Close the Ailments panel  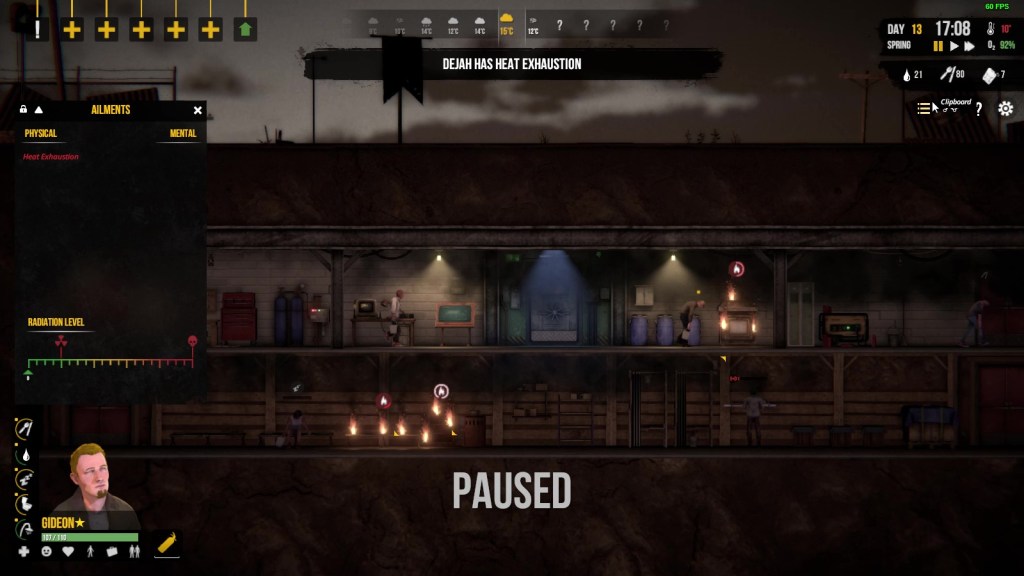point(198,110)
